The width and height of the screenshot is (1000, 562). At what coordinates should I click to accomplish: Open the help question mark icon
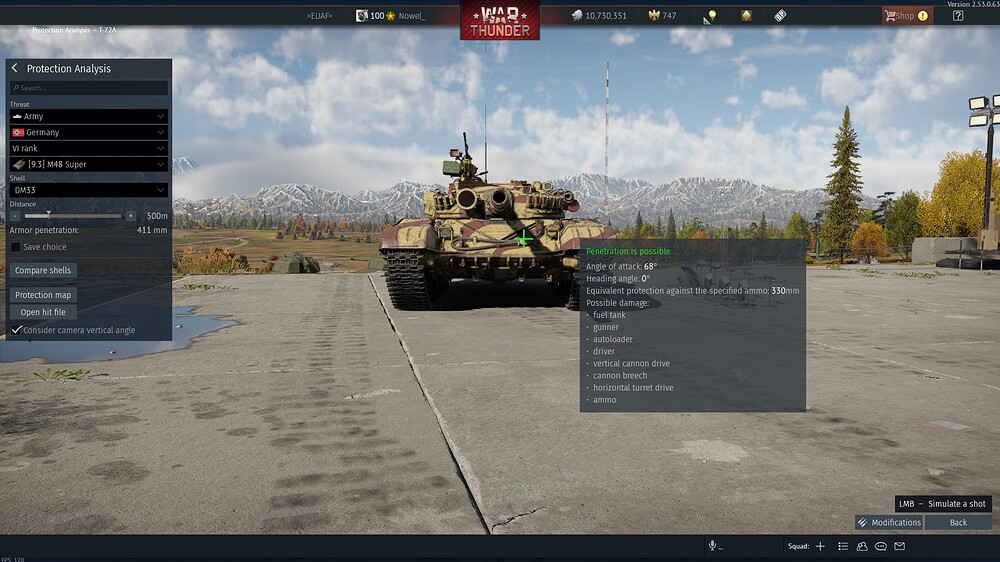(958, 16)
